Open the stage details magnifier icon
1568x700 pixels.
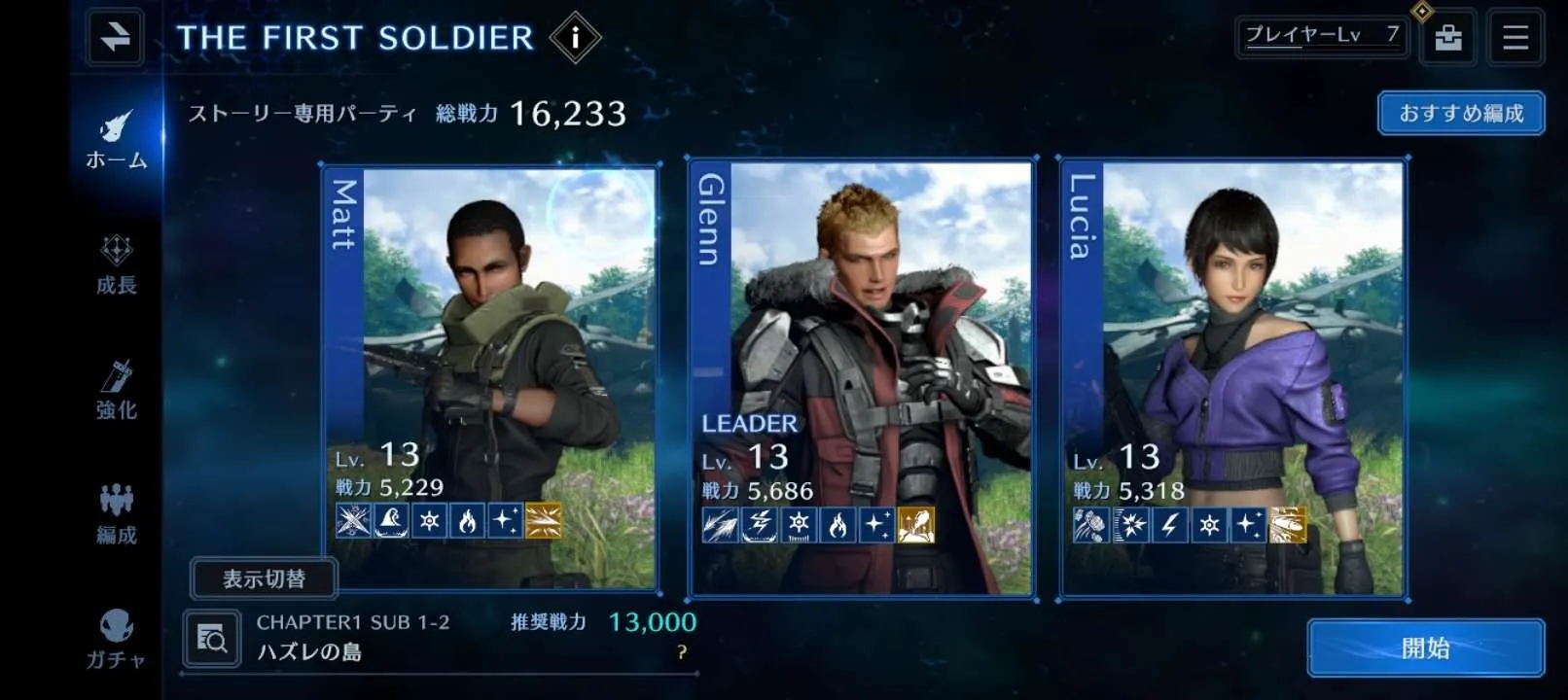pos(212,639)
